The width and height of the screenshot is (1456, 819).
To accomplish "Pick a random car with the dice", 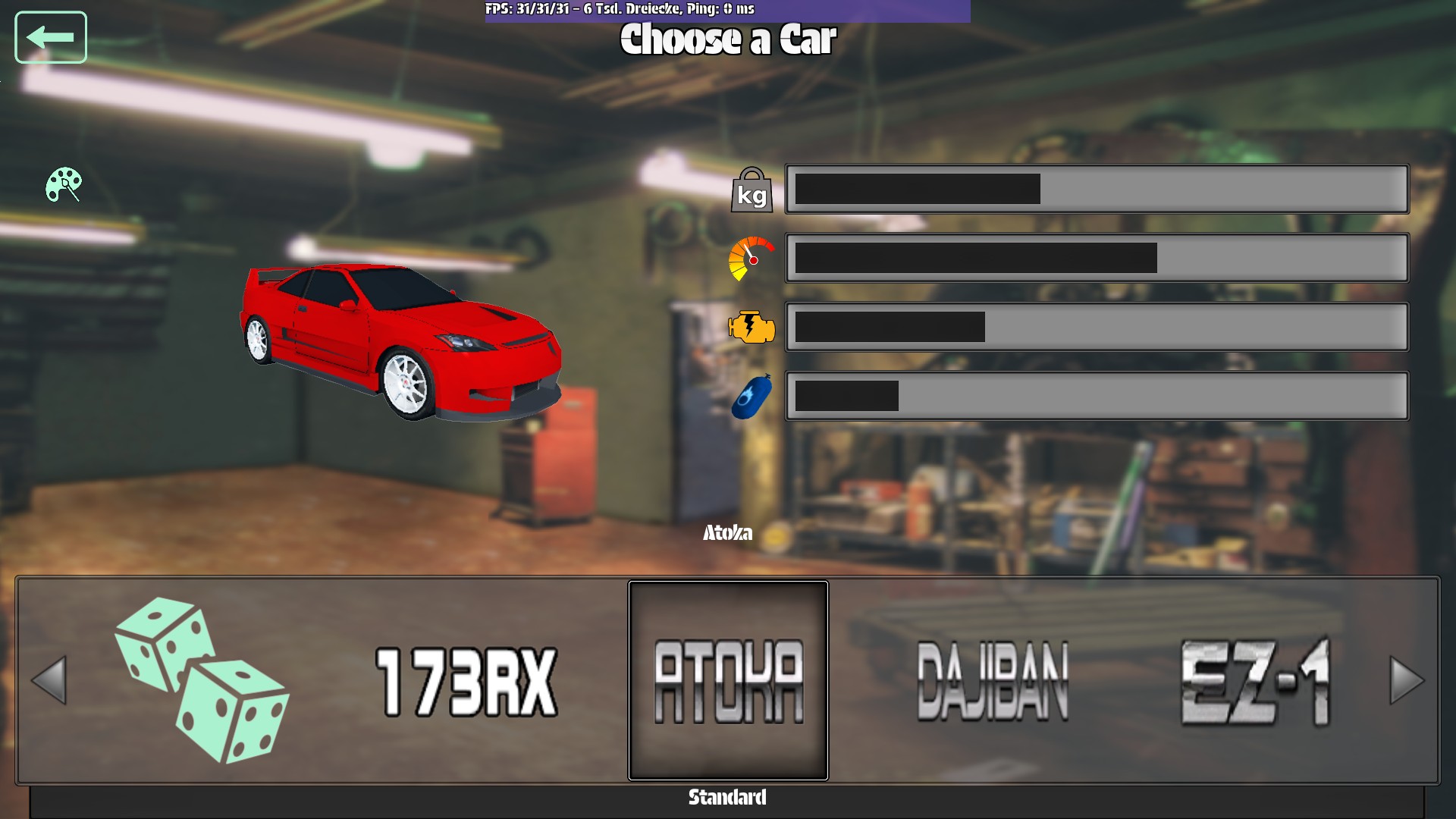I will click(202, 680).
